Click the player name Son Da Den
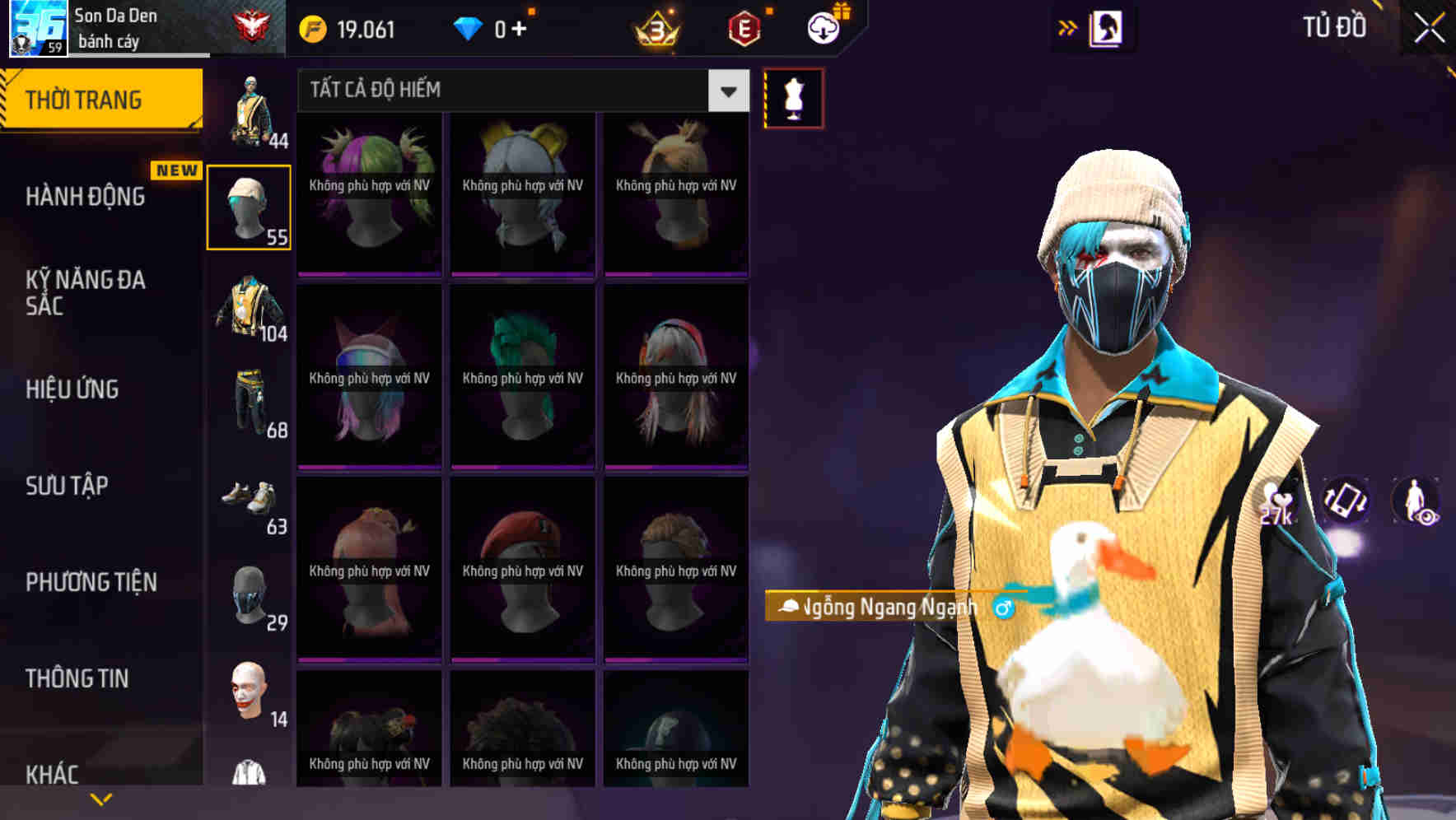The image size is (1456, 820). (115, 15)
